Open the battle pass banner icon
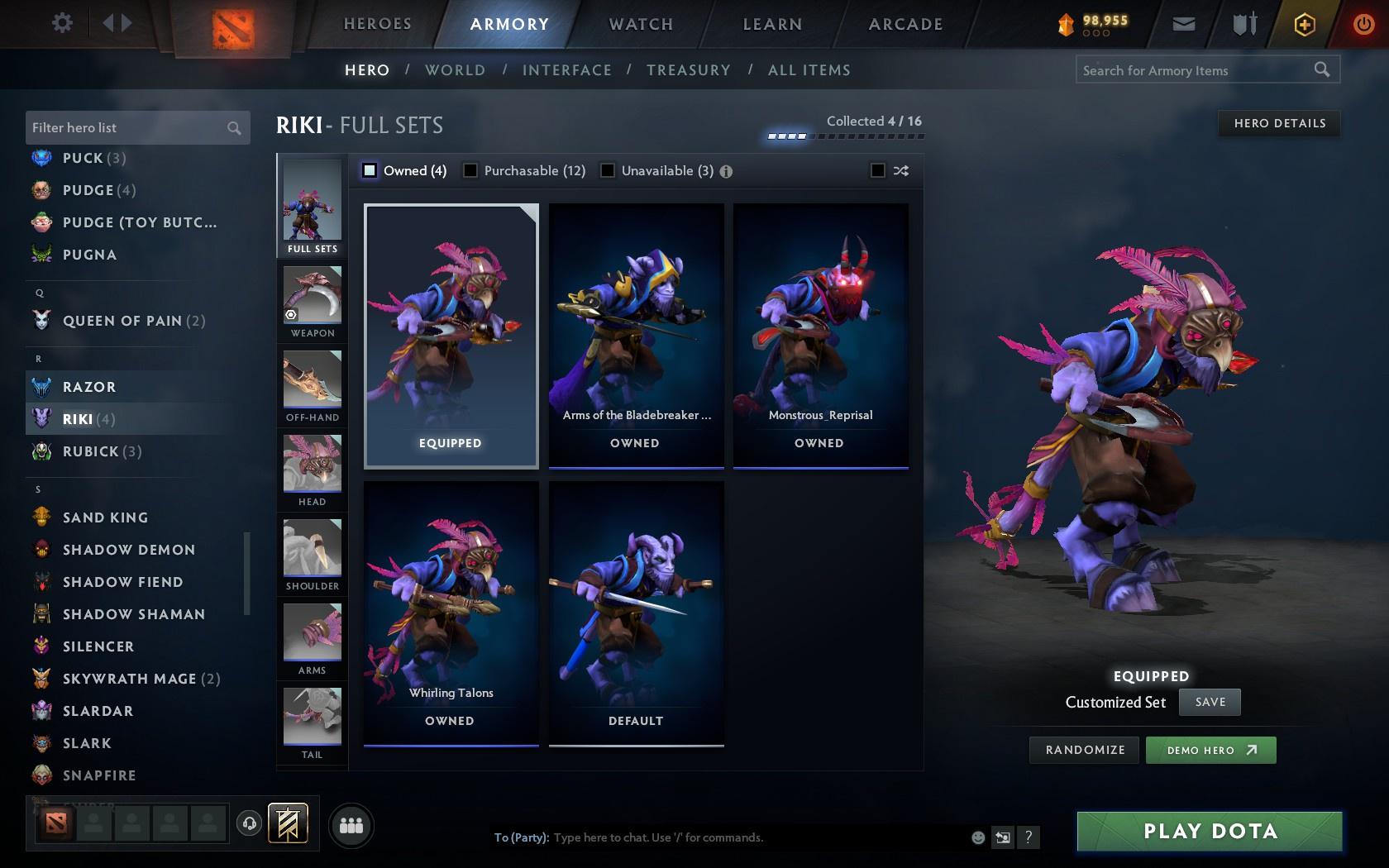Image resolution: width=1389 pixels, height=868 pixels. [285, 823]
